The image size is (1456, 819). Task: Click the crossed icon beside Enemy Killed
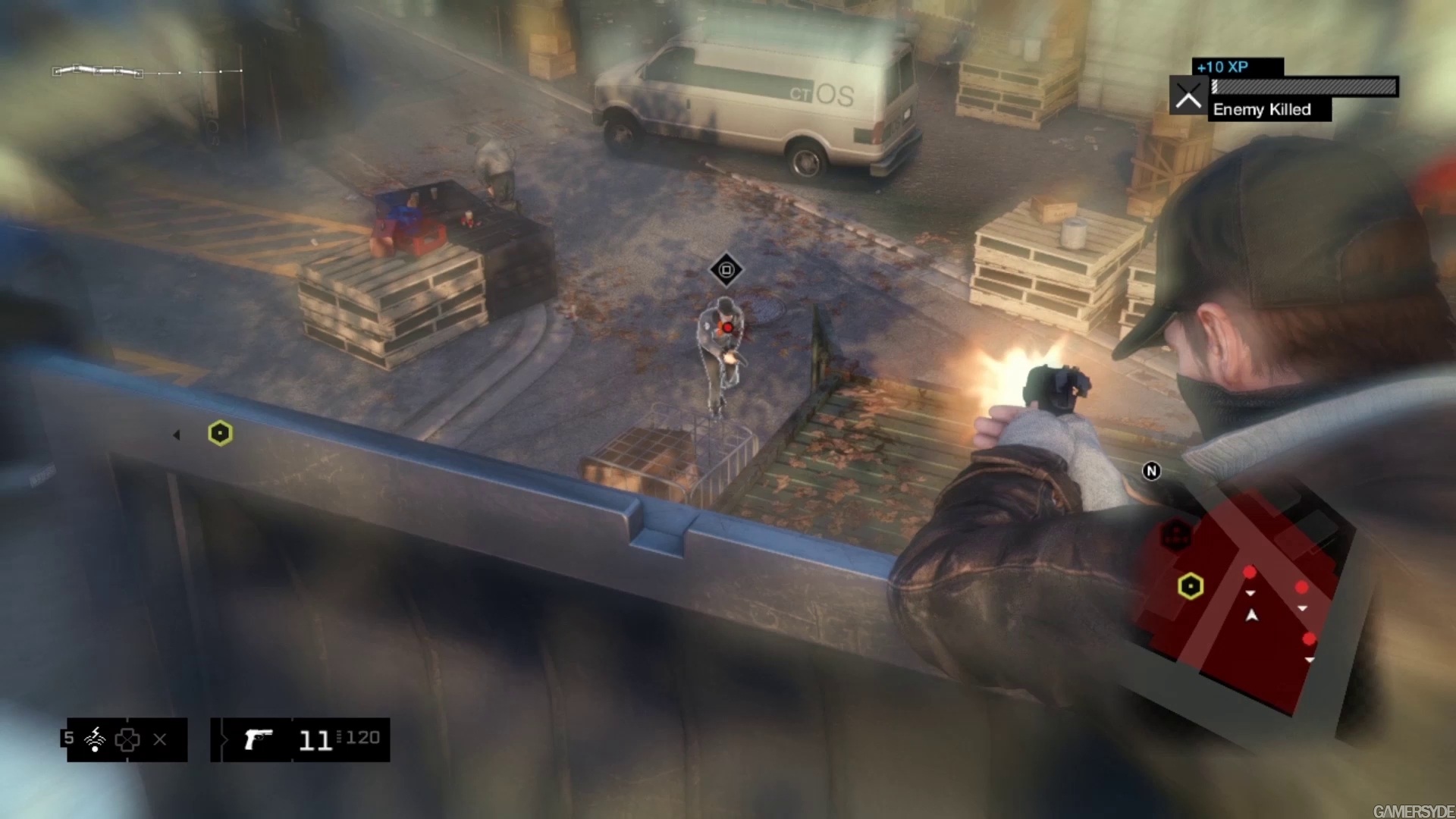point(1188,96)
